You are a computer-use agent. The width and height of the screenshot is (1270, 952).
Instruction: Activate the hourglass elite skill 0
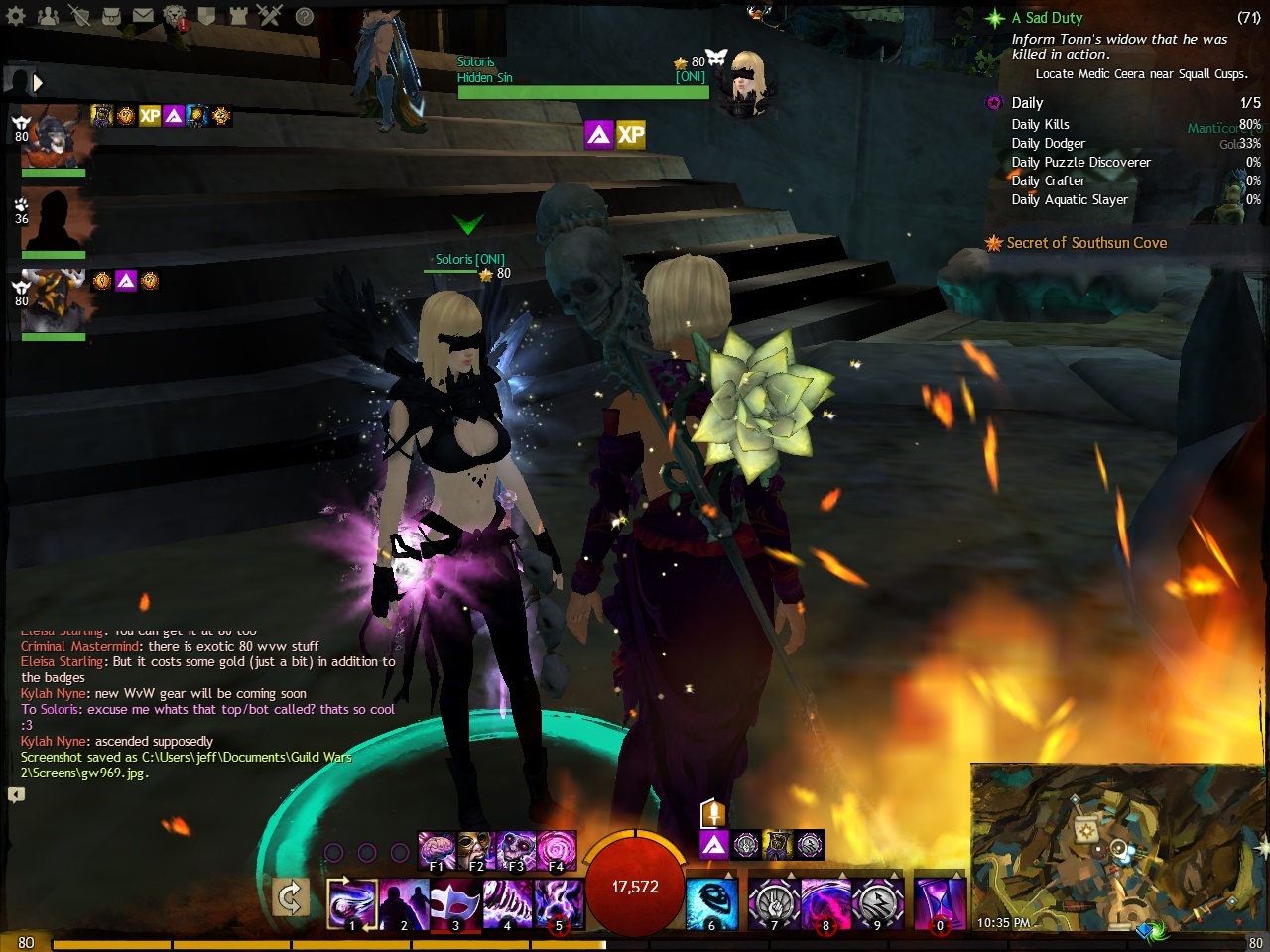coord(940,902)
